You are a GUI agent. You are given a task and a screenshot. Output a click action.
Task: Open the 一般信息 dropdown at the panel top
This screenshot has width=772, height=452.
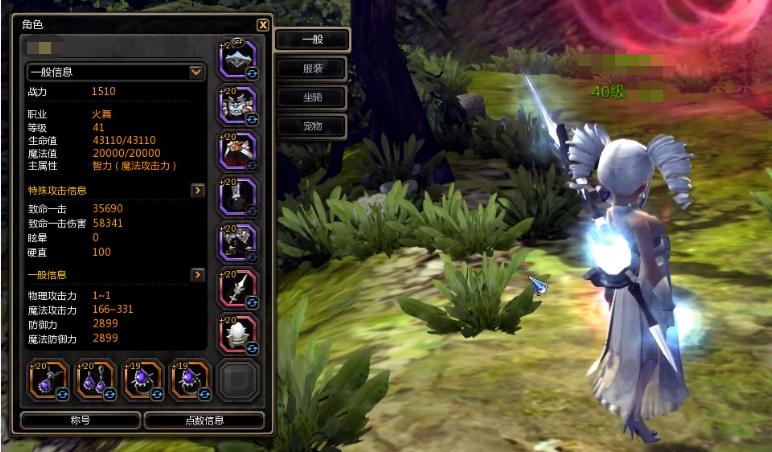[197, 72]
